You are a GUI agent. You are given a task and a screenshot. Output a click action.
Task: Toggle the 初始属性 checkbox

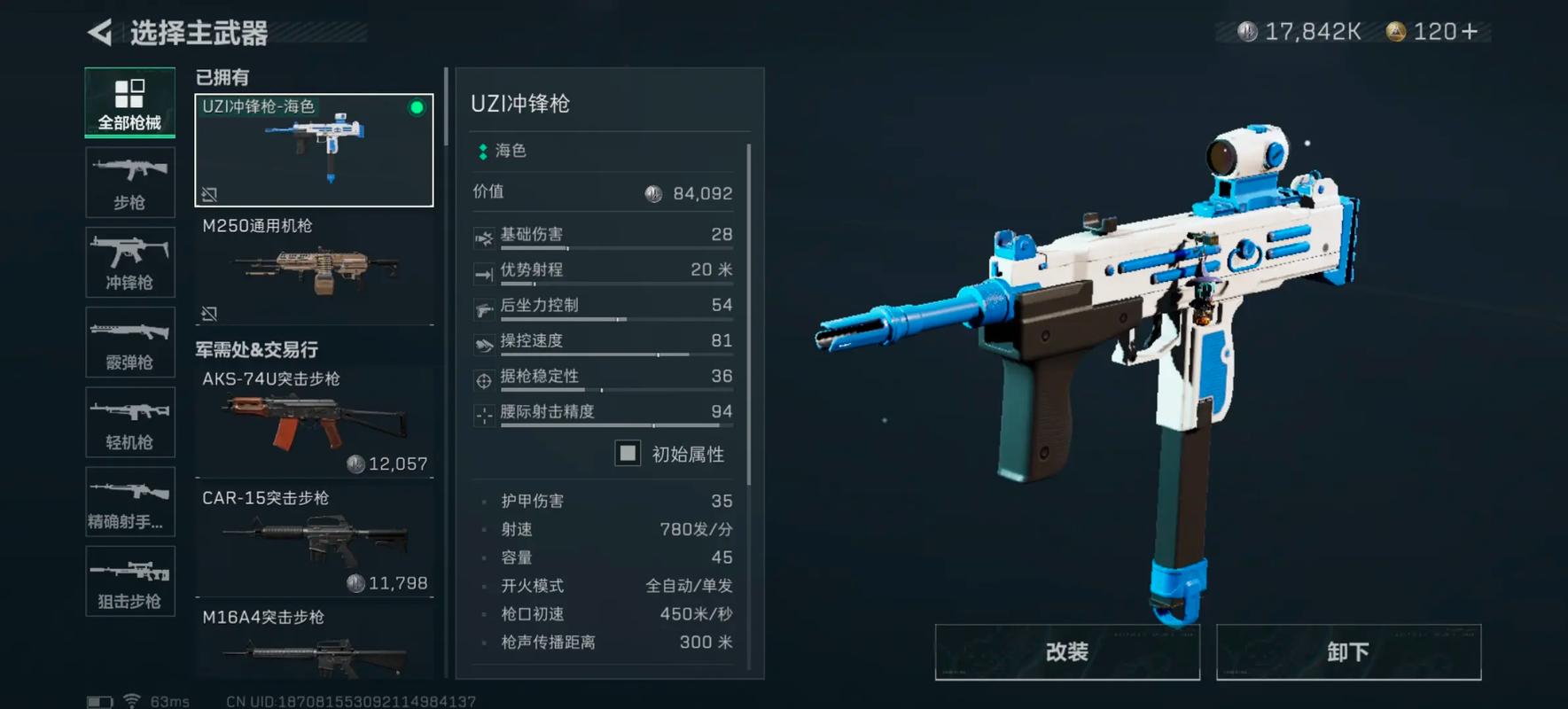pyautogui.click(x=628, y=453)
